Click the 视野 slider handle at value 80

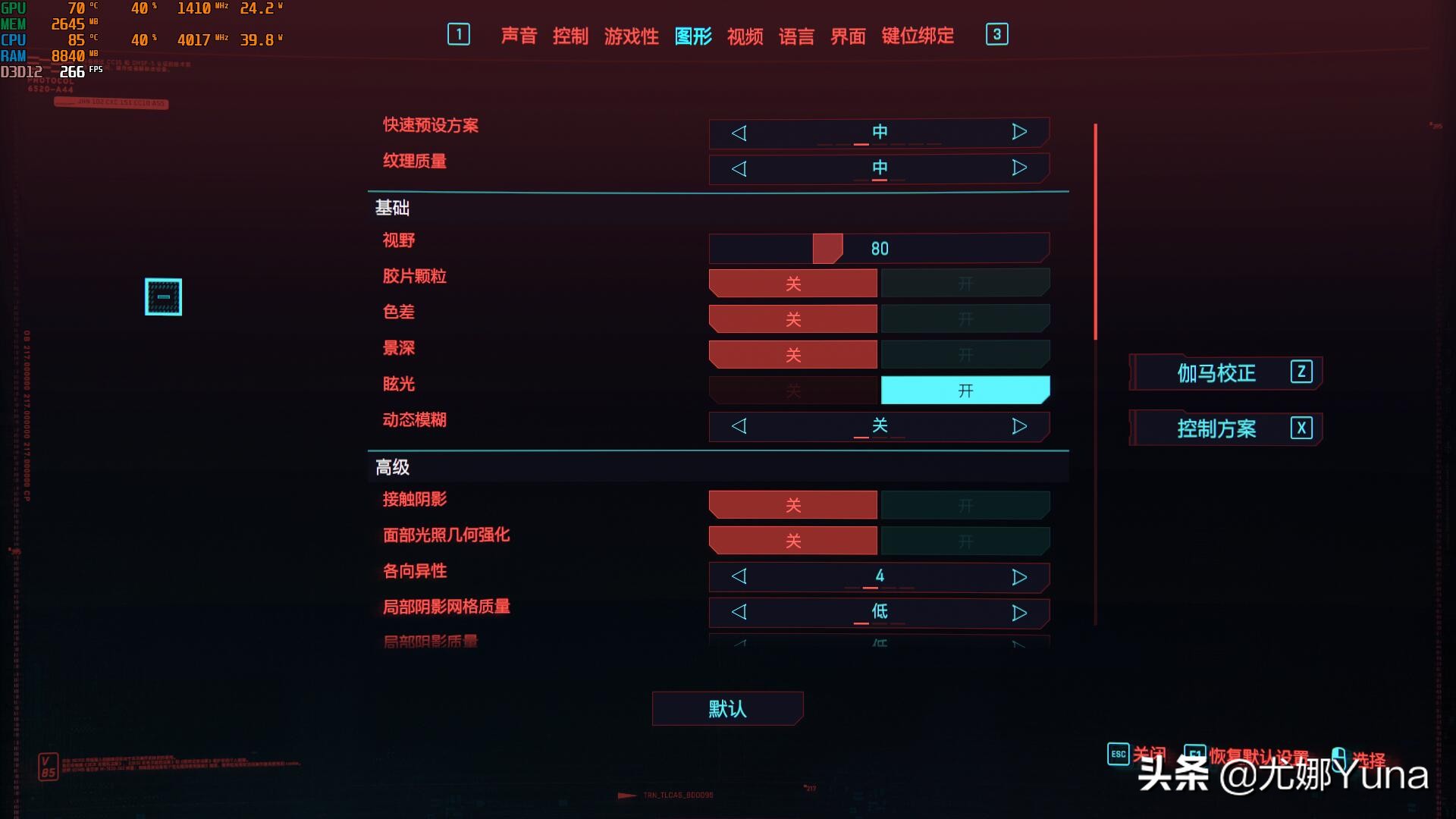pos(827,248)
